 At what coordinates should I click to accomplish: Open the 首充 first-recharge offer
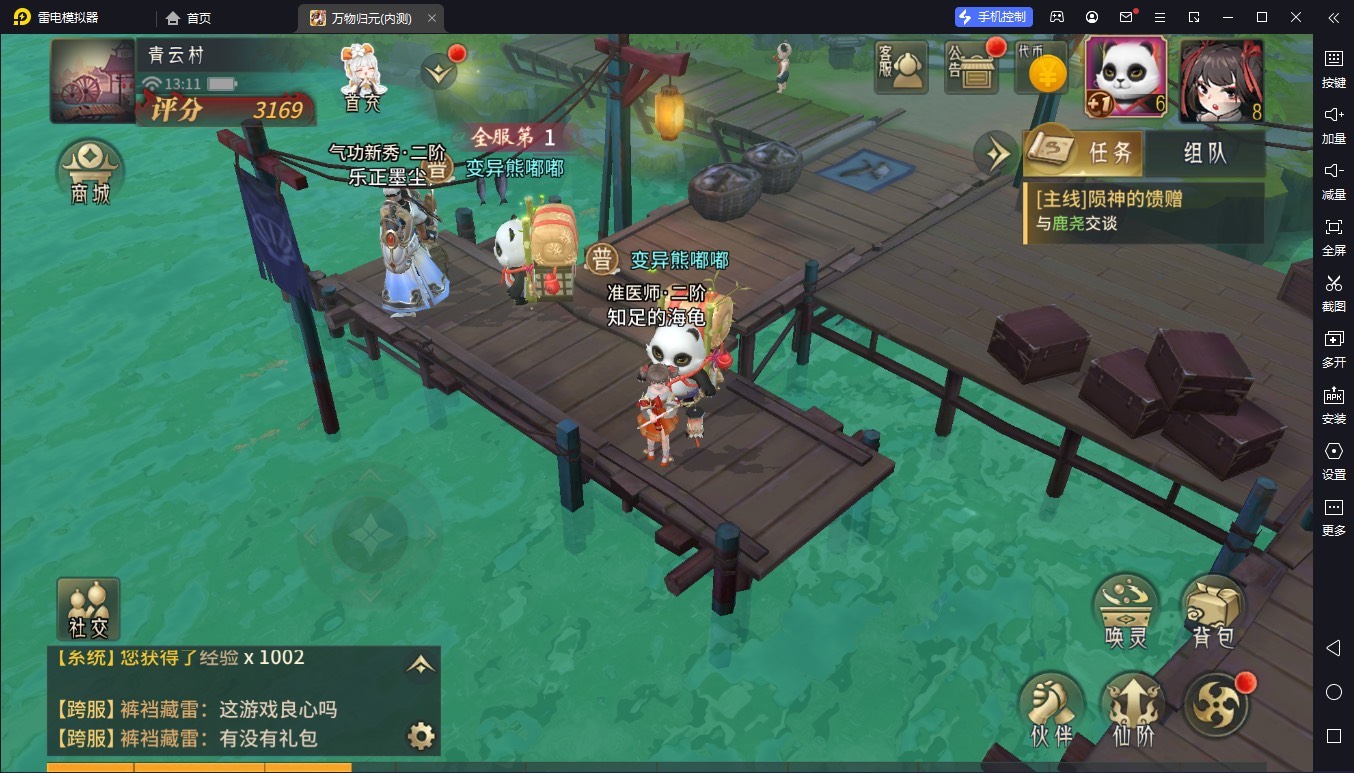[x=362, y=77]
